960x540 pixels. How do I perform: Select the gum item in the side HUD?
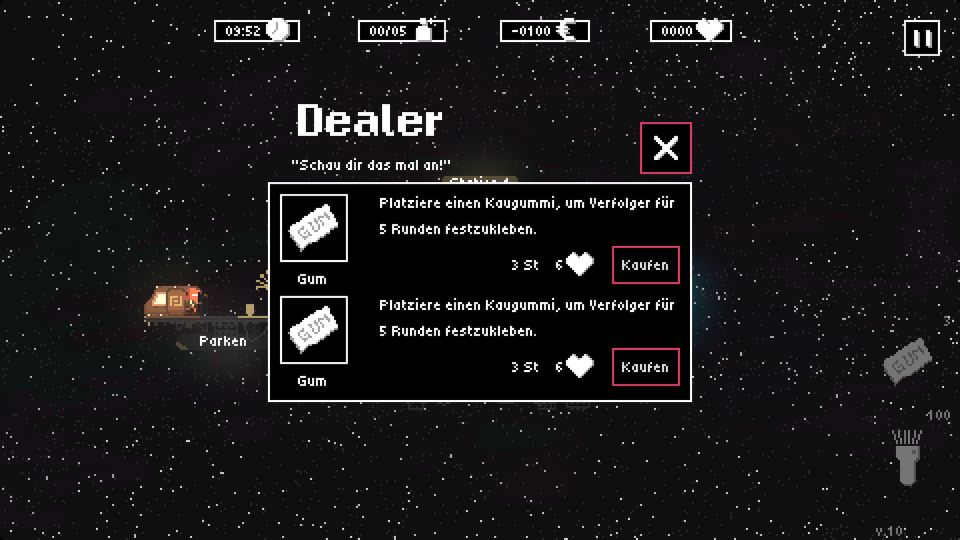pos(908,360)
